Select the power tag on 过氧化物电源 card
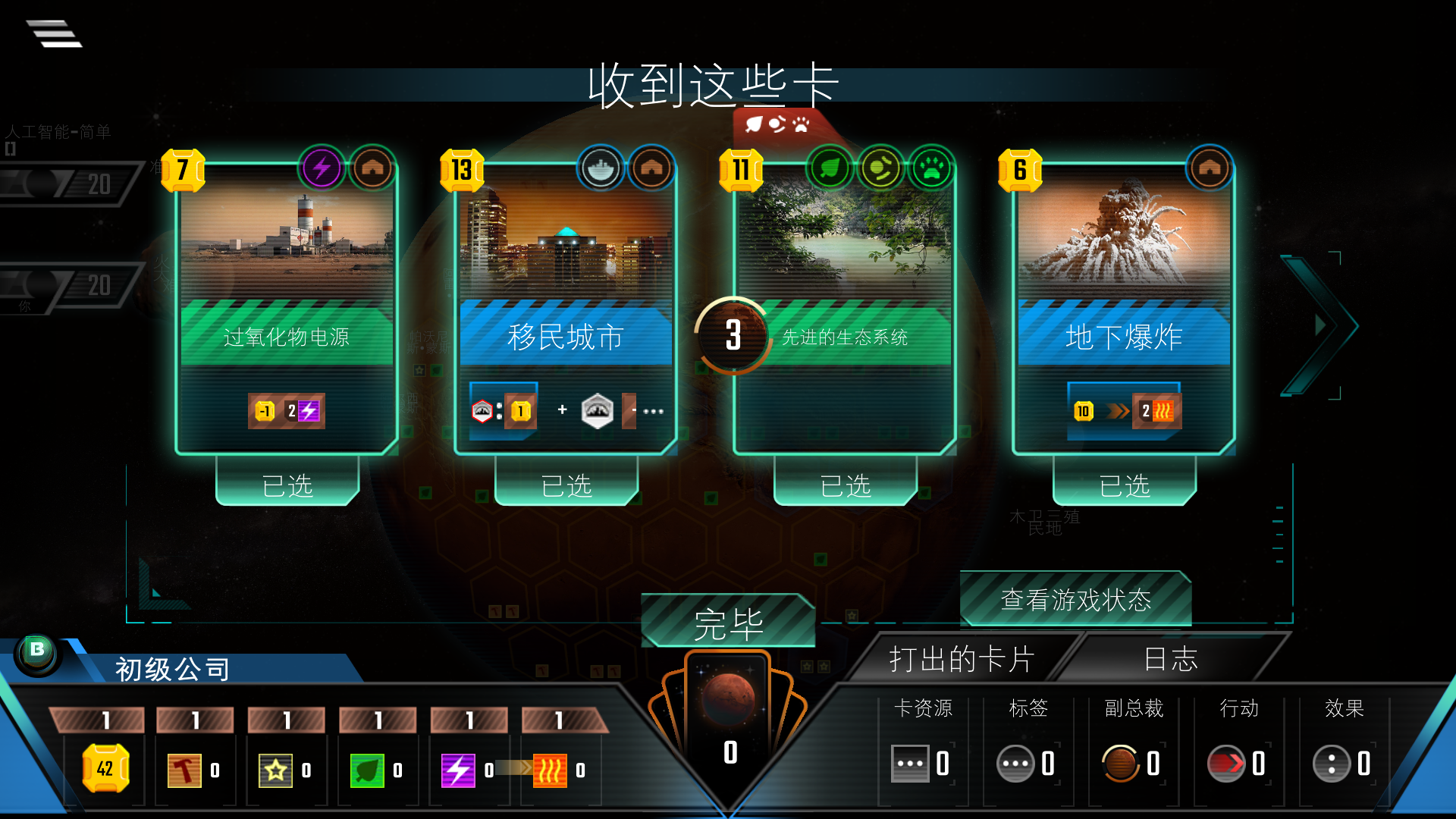The width and height of the screenshot is (1456, 819). coord(322,168)
